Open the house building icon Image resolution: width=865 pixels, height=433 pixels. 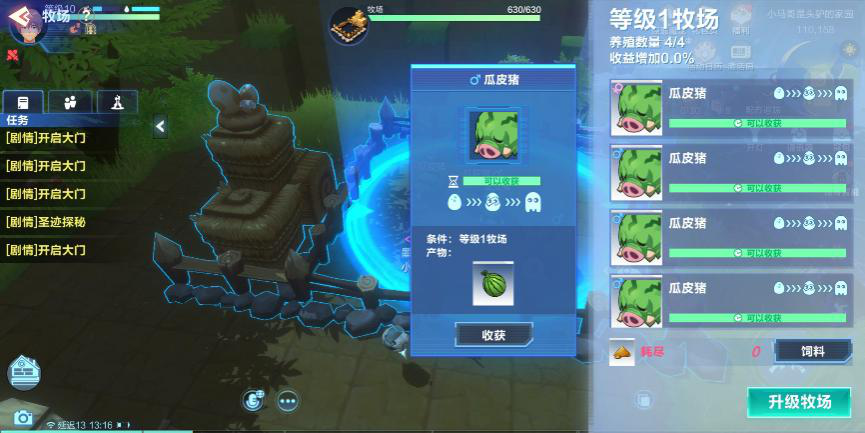pos(24,373)
